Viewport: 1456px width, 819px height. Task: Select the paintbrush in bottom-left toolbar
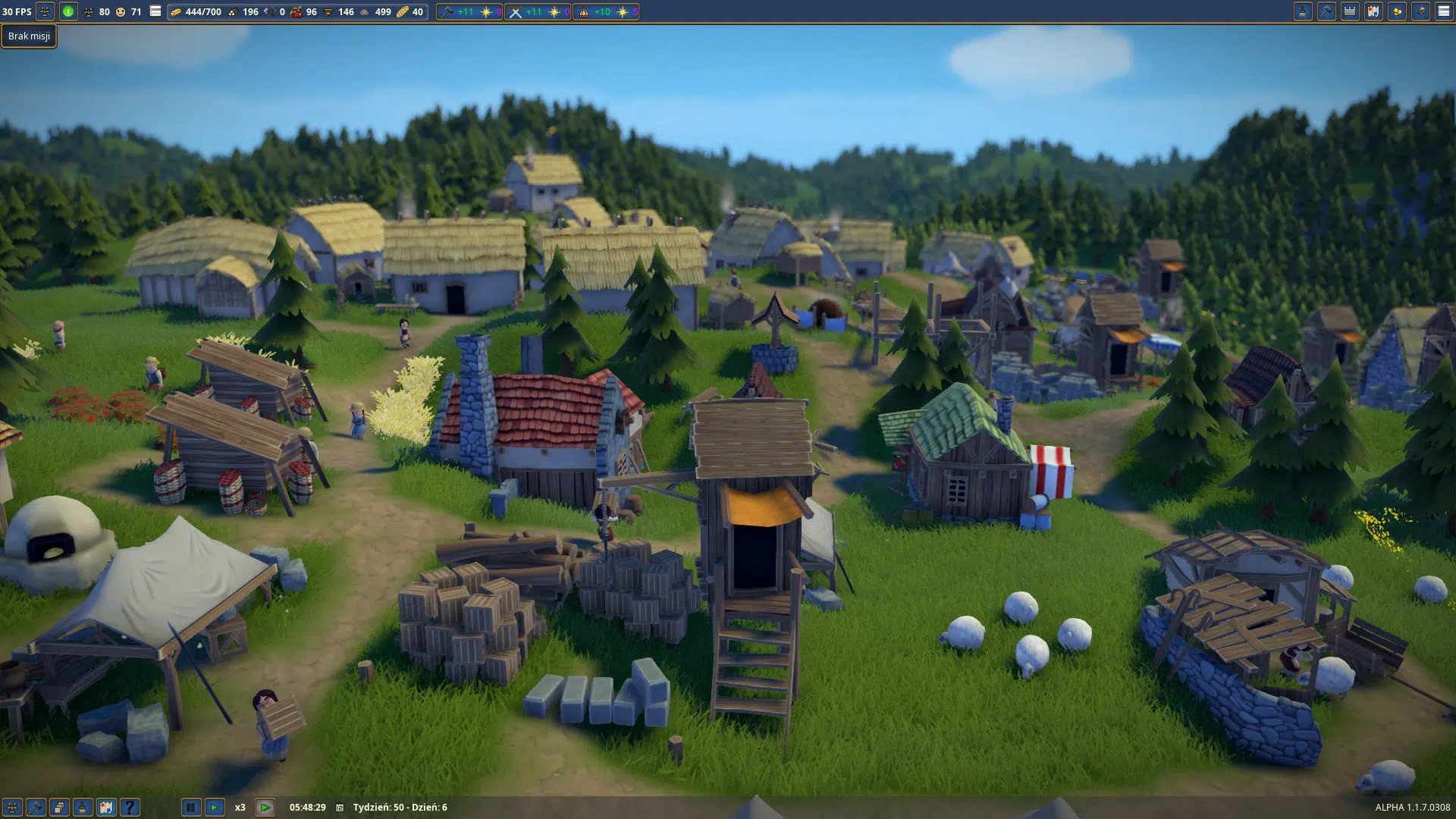click(x=83, y=808)
